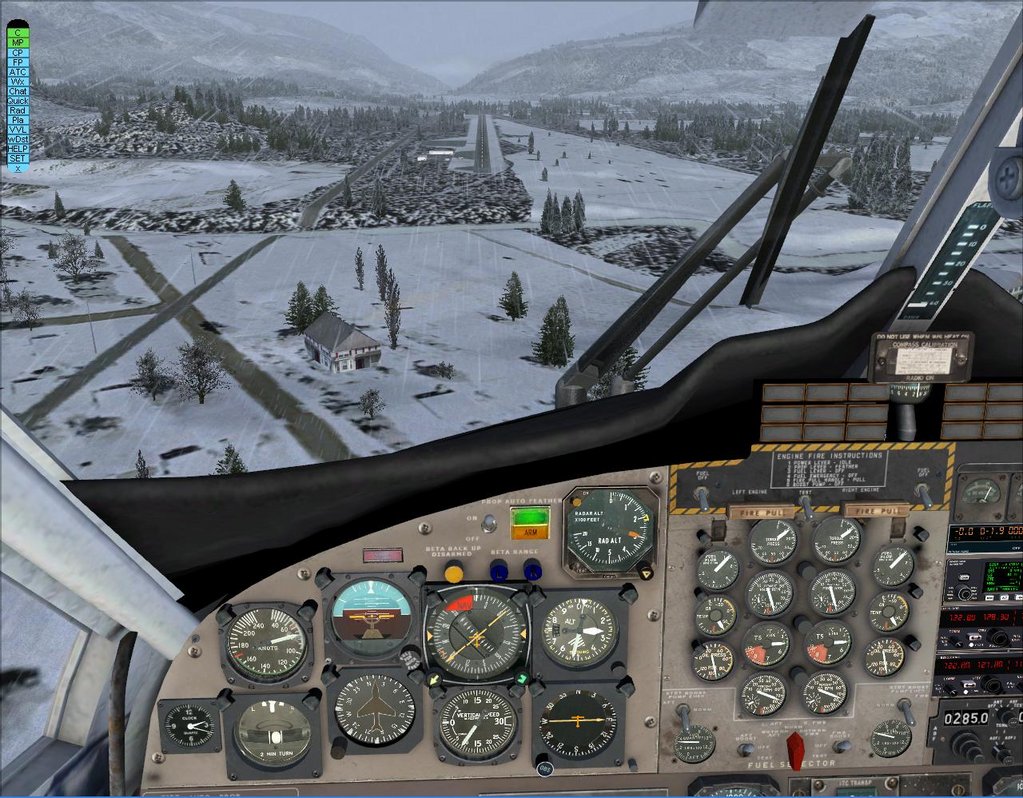
Task: Toggle the Prop Auto Feather switch
Action: point(488,522)
